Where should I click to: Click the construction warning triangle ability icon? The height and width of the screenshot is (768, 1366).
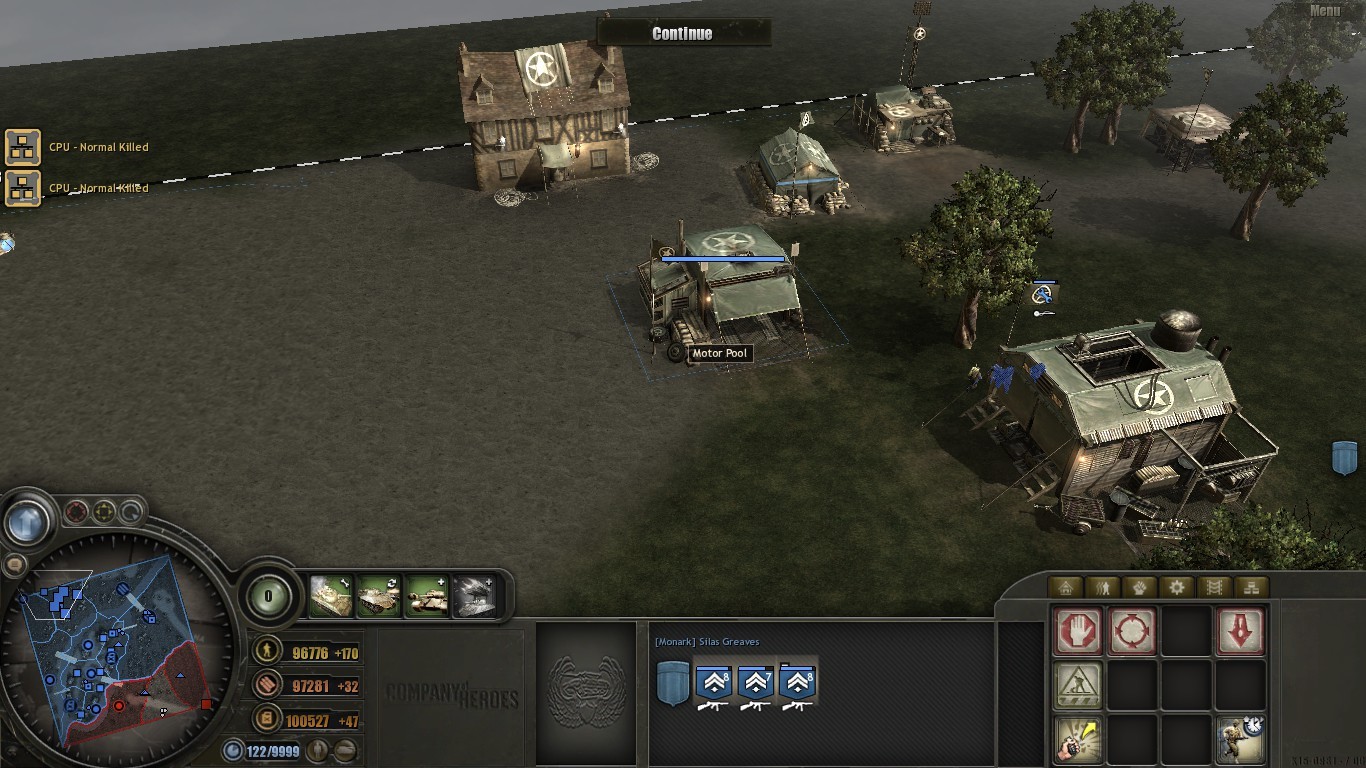[x=1077, y=683]
